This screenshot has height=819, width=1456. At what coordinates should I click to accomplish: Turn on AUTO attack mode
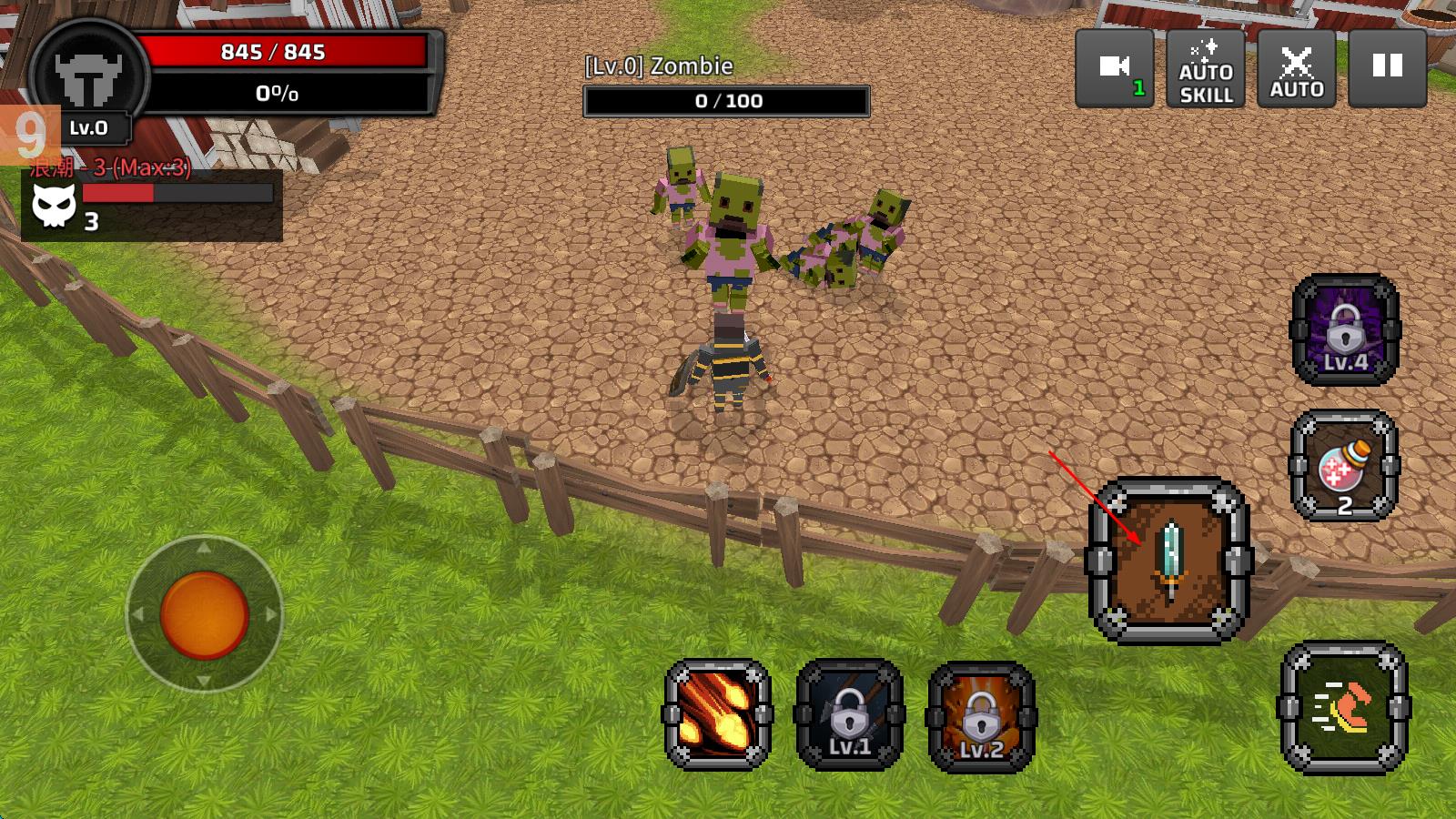1297,68
